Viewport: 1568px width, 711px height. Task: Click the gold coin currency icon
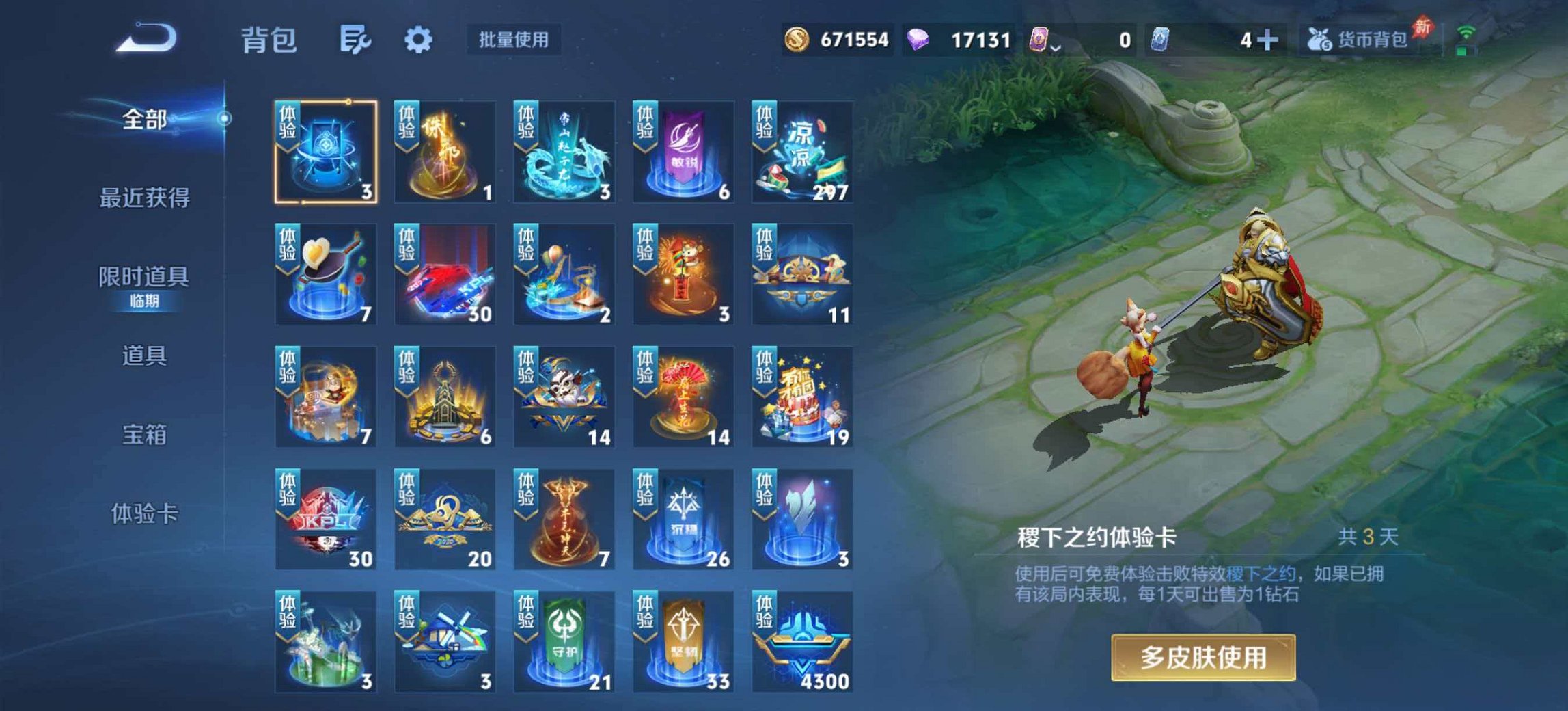pos(798,40)
